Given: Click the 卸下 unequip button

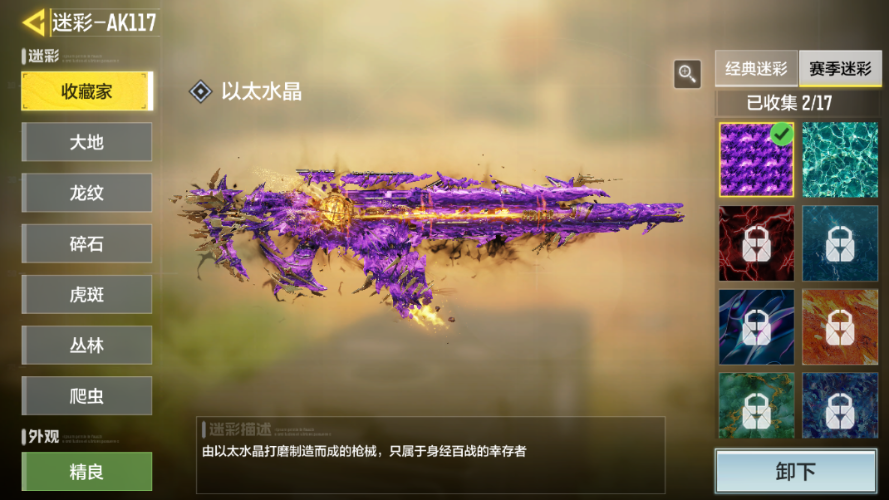Looking at the screenshot, I should pos(796,471).
